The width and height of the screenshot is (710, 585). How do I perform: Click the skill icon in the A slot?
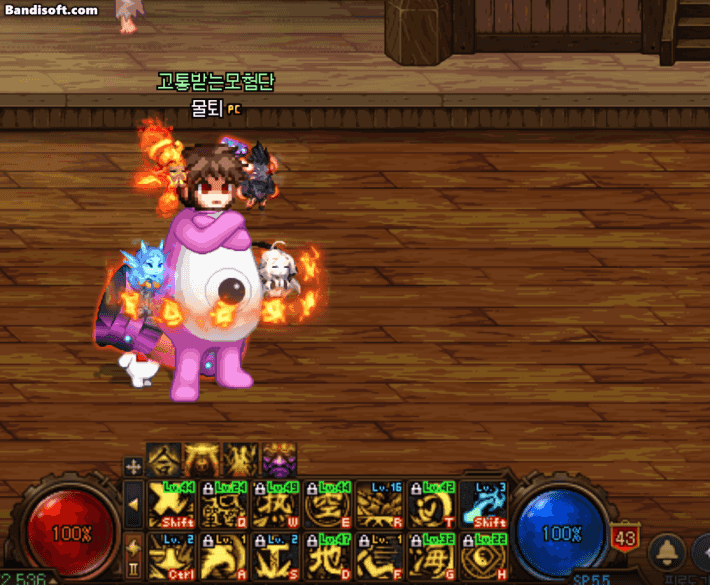pyautogui.click(x=224, y=555)
